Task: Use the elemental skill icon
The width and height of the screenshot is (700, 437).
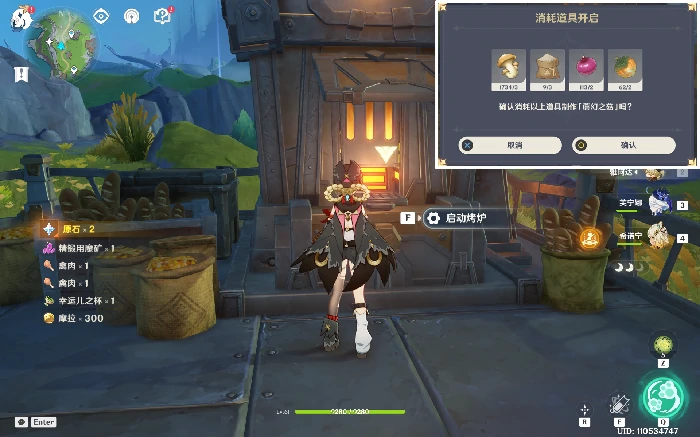Action: pyautogui.click(x=619, y=402)
